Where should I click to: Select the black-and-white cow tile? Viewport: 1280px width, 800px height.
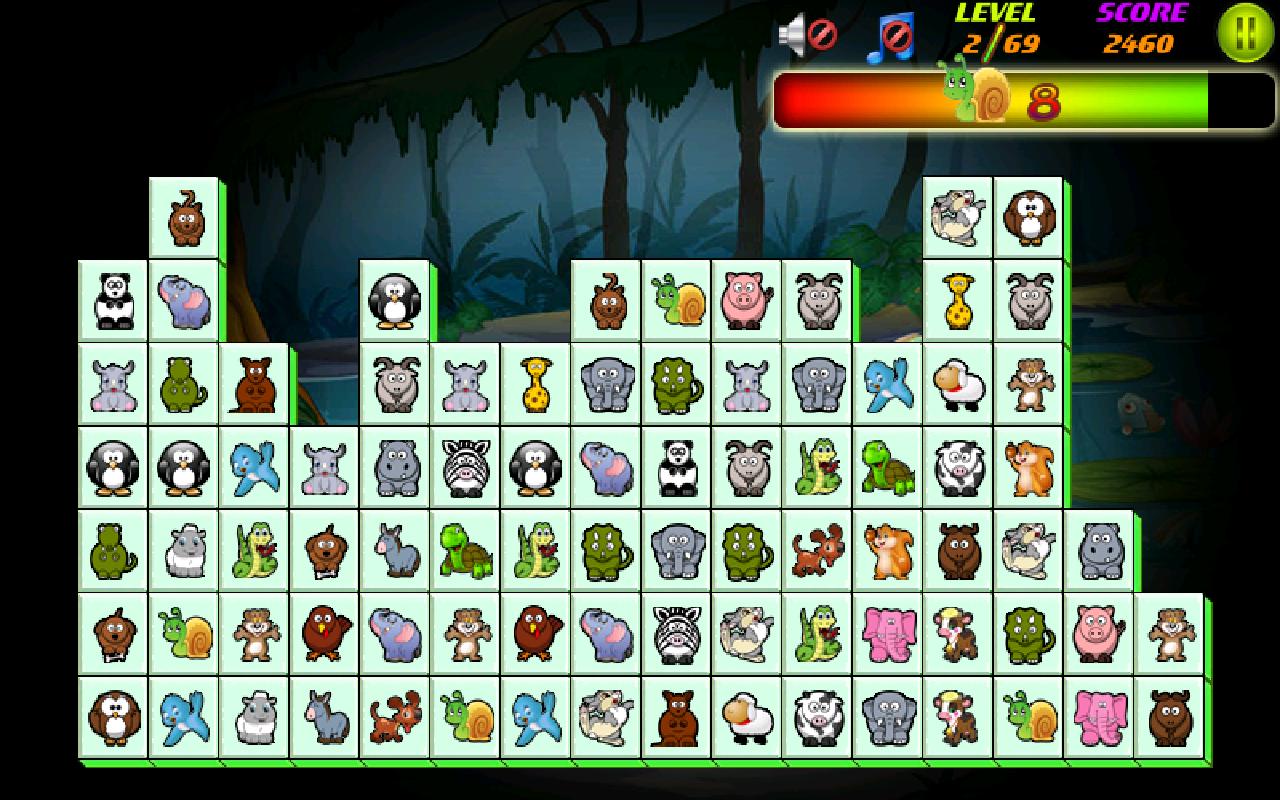click(x=957, y=466)
